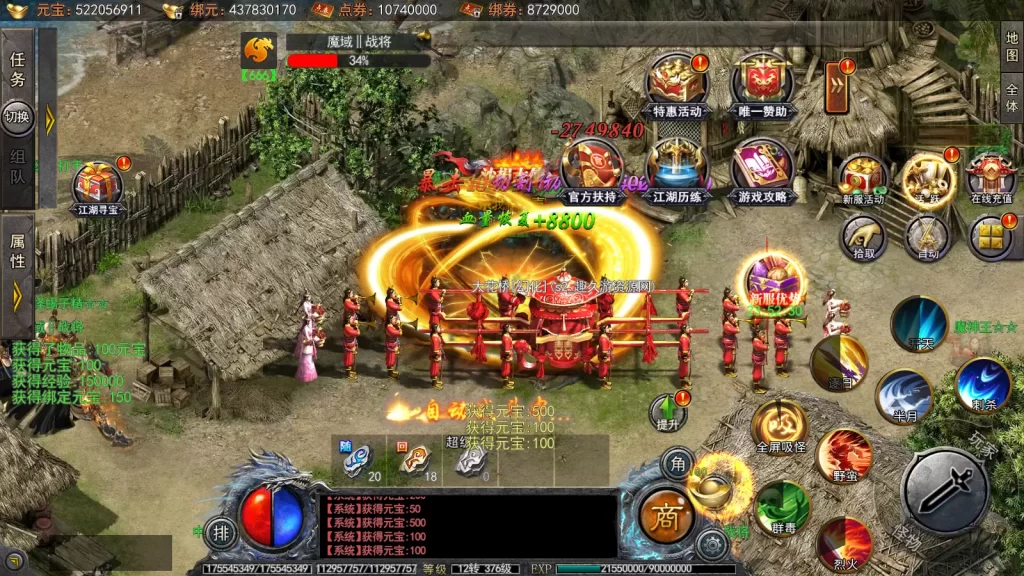
Task: Open the 新服活动 new server event
Action: [x=862, y=178]
